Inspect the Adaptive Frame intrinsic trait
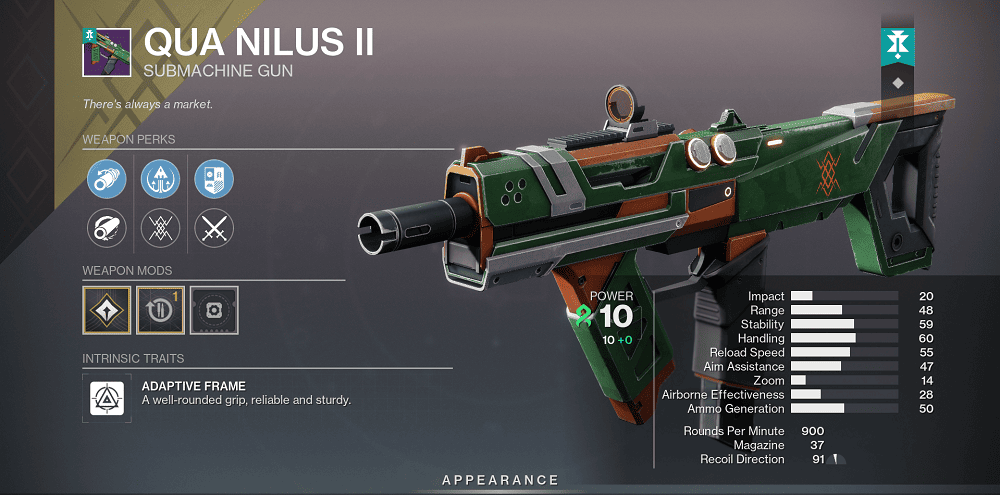1000x495 pixels. (106, 393)
